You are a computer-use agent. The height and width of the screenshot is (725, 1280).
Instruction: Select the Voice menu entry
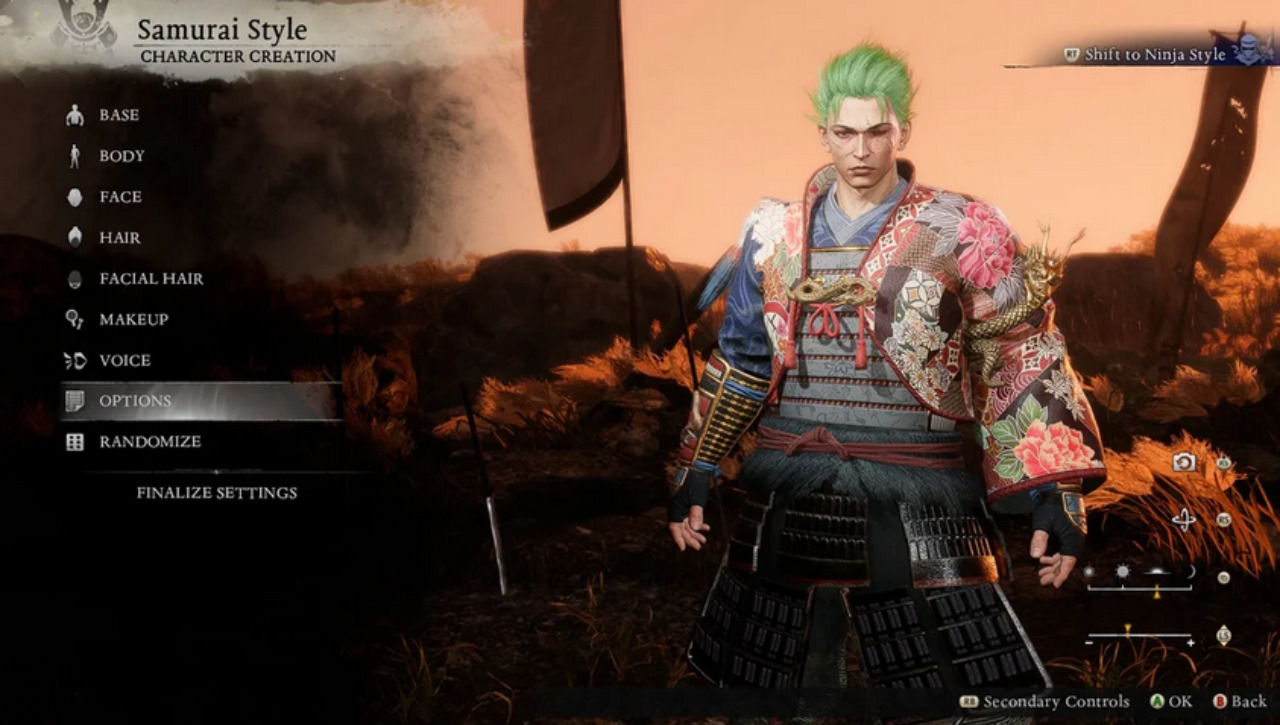[x=124, y=360]
